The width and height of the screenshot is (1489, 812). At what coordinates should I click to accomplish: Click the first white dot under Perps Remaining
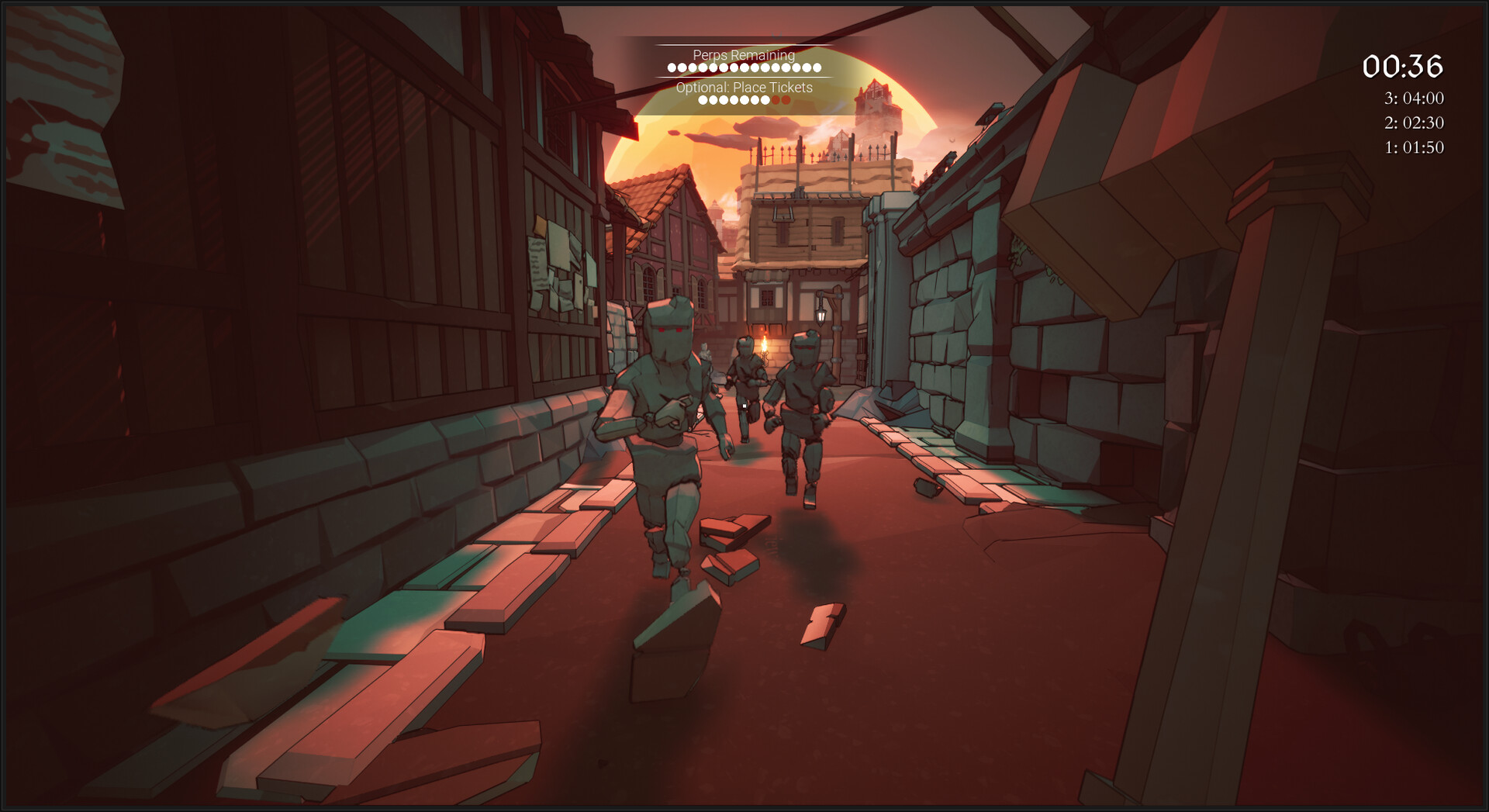(672, 67)
